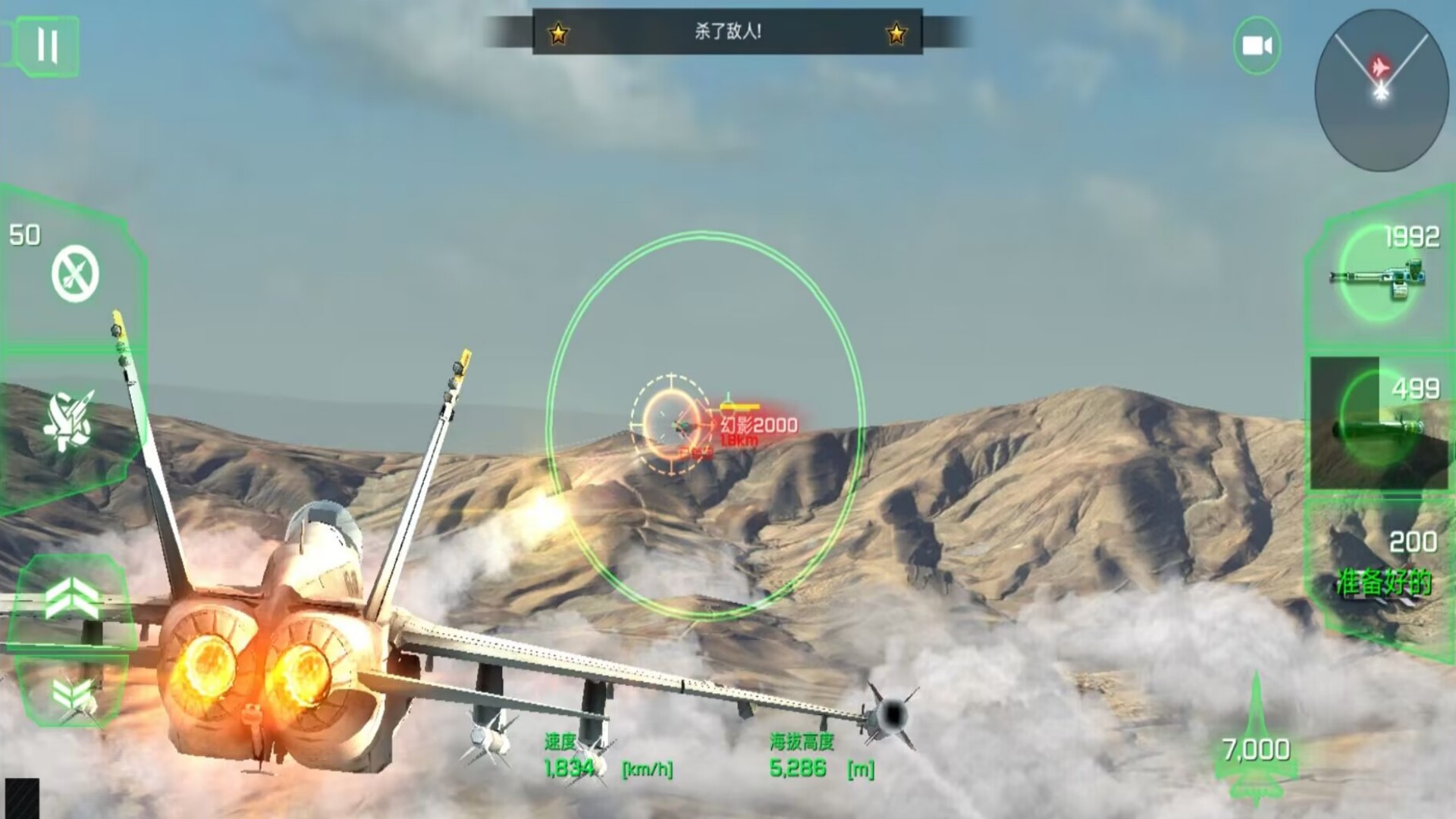Image resolution: width=1456 pixels, height=819 pixels.
Task: Decrease throttle with the down chevrons
Action: pos(72,692)
